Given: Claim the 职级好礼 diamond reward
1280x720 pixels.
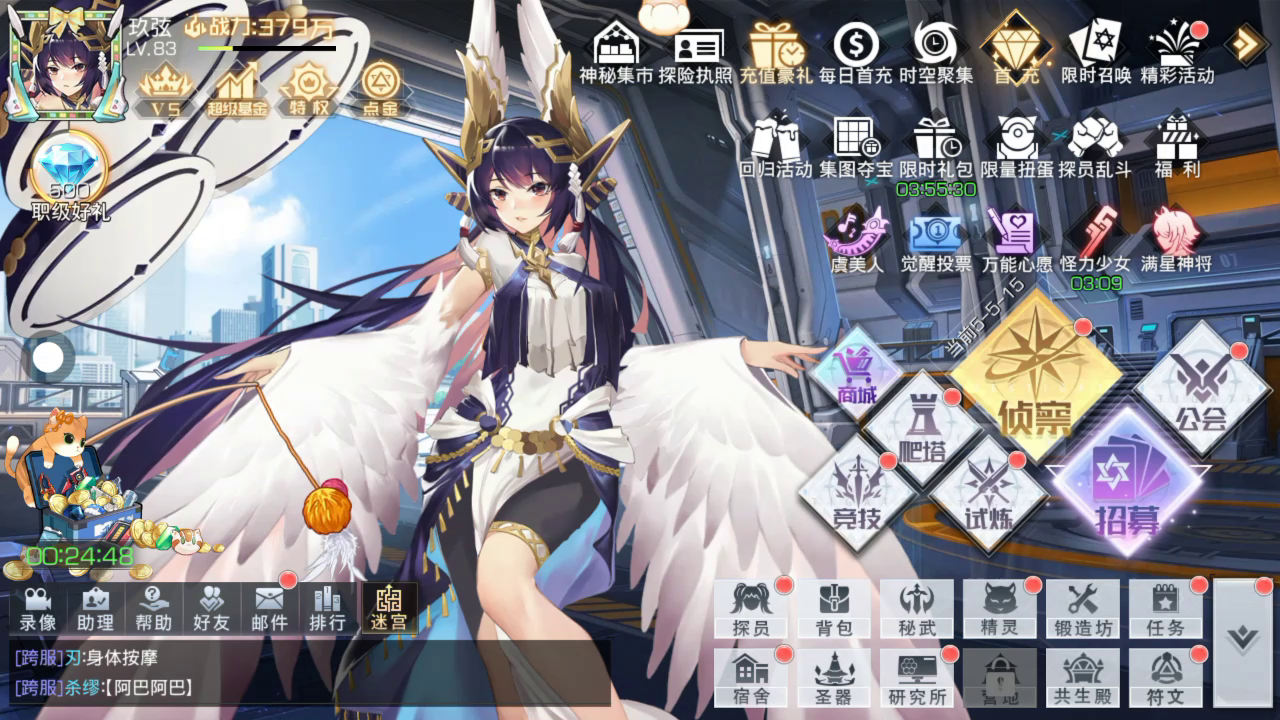Looking at the screenshot, I should [69, 181].
